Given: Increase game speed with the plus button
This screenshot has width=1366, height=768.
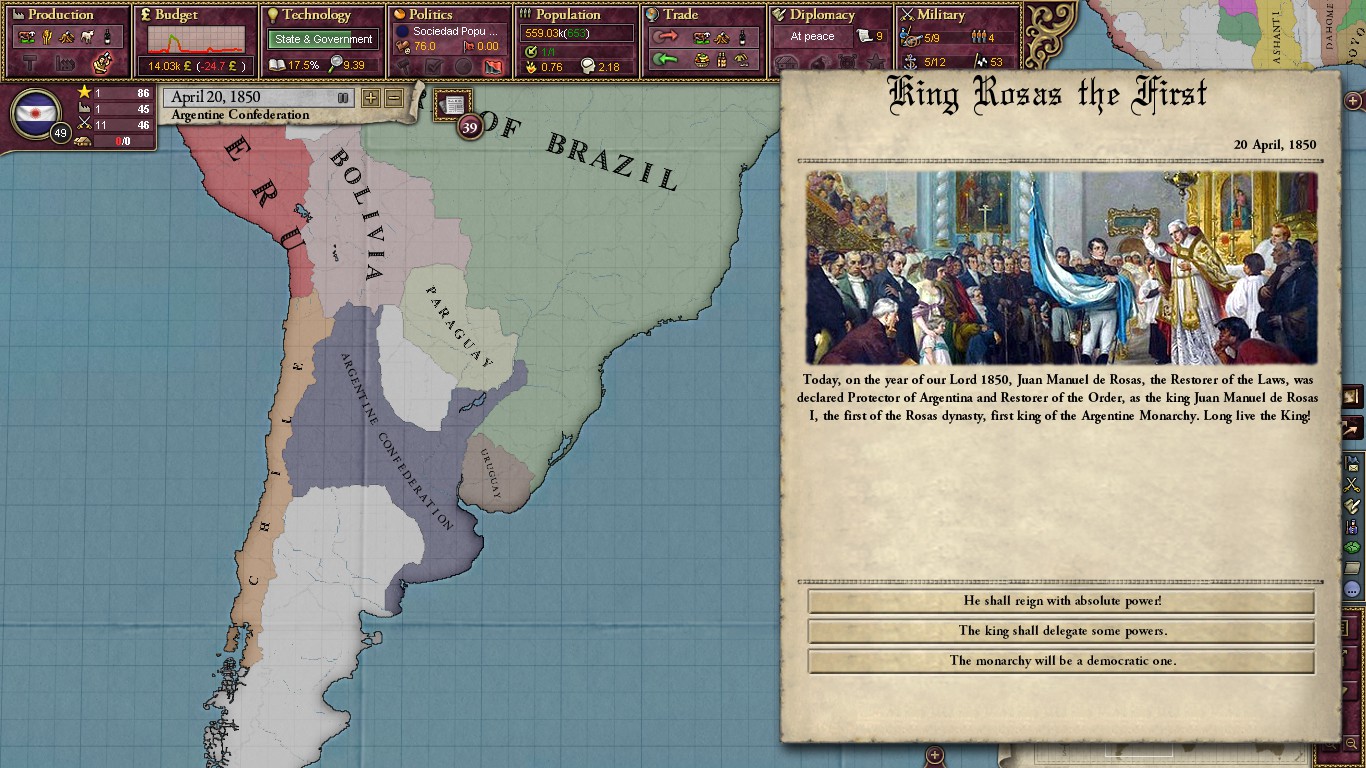Looking at the screenshot, I should pyautogui.click(x=371, y=98).
